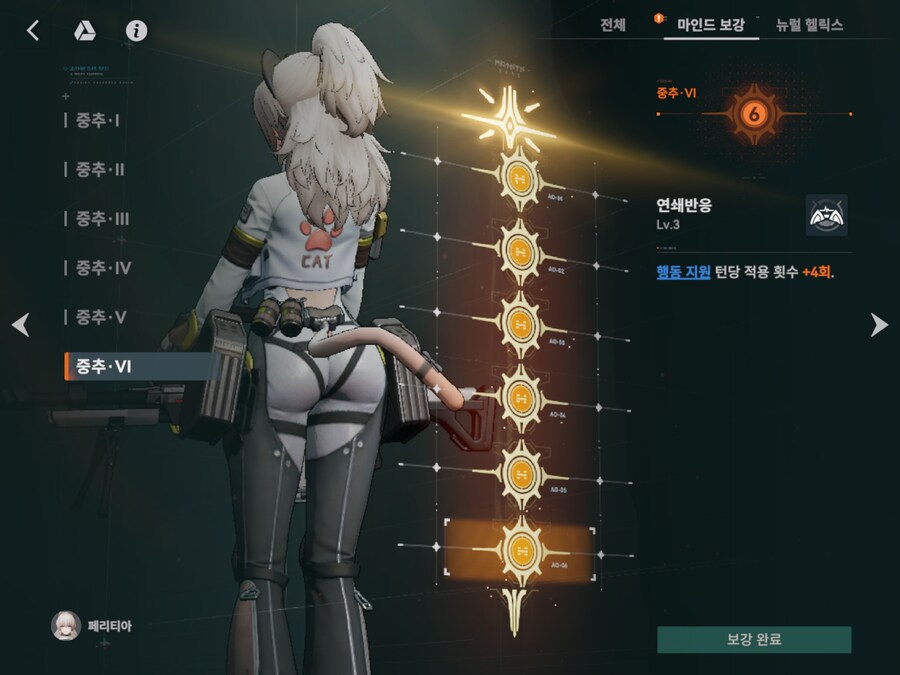900x675 pixels.
Task: Go back using the top-left arrow
Action: pyautogui.click(x=33, y=30)
